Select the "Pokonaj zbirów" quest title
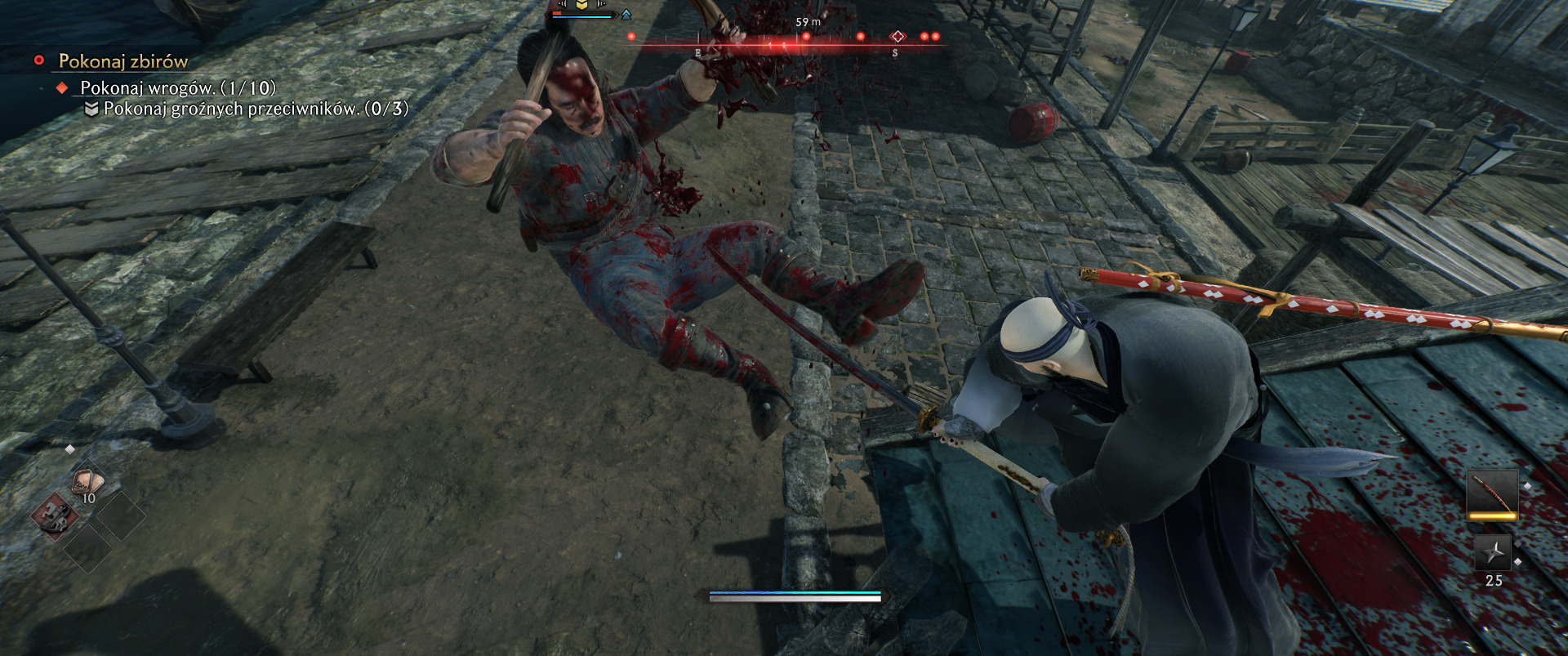The width and height of the screenshot is (1568, 656). (123, 61)
